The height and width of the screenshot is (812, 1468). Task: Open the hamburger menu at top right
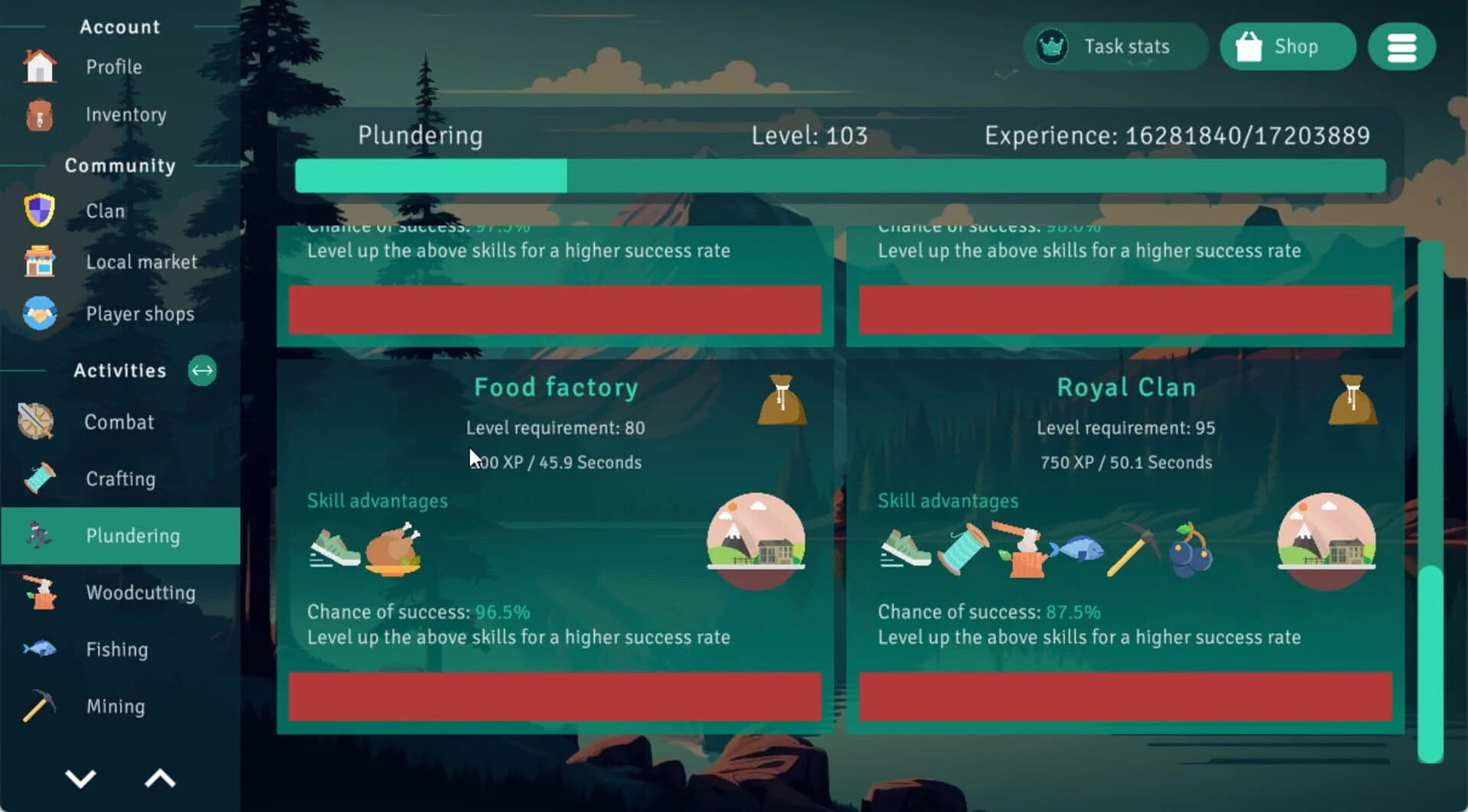click(1402, 47)
